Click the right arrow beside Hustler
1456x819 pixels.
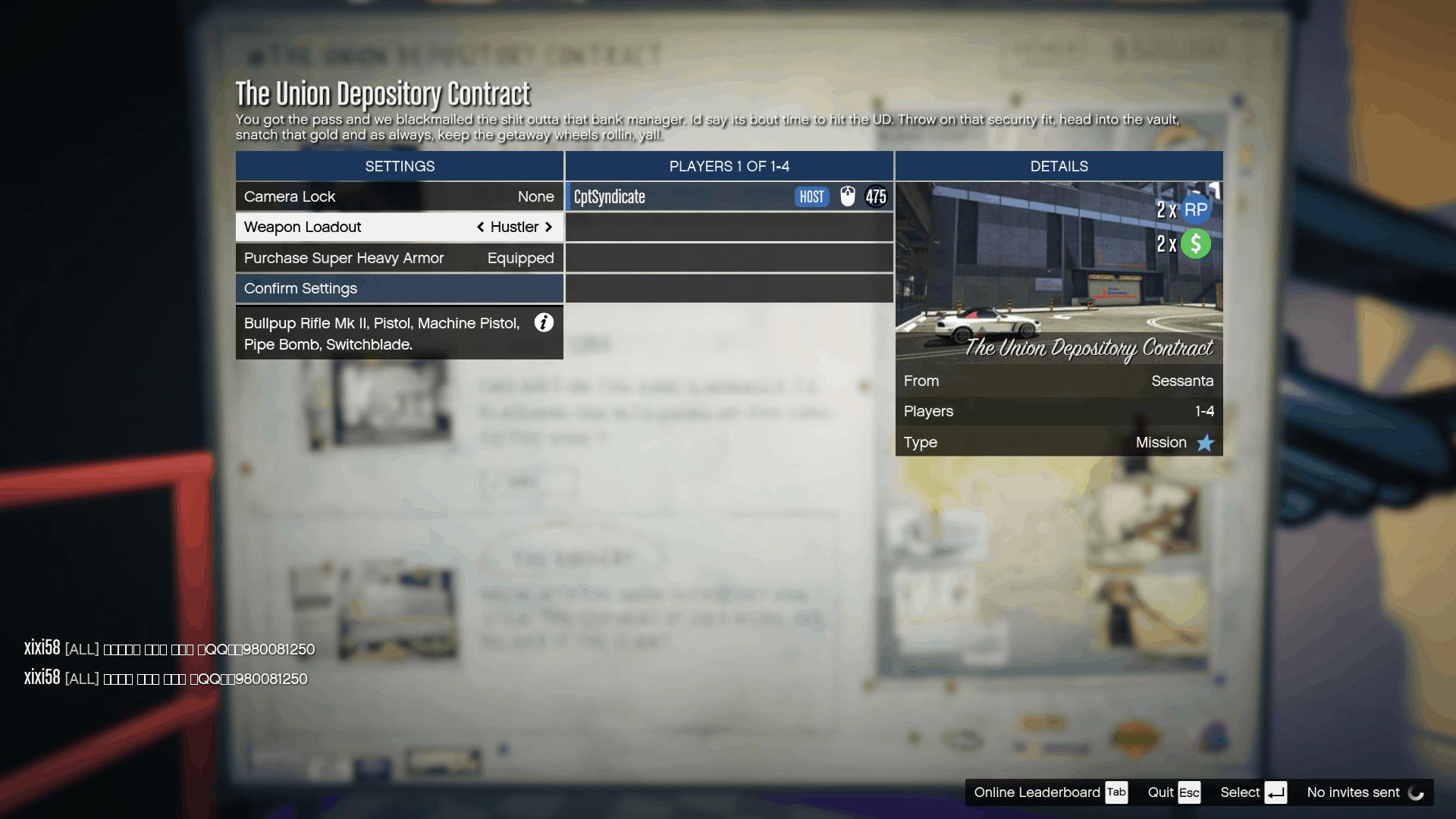point(549,227)
